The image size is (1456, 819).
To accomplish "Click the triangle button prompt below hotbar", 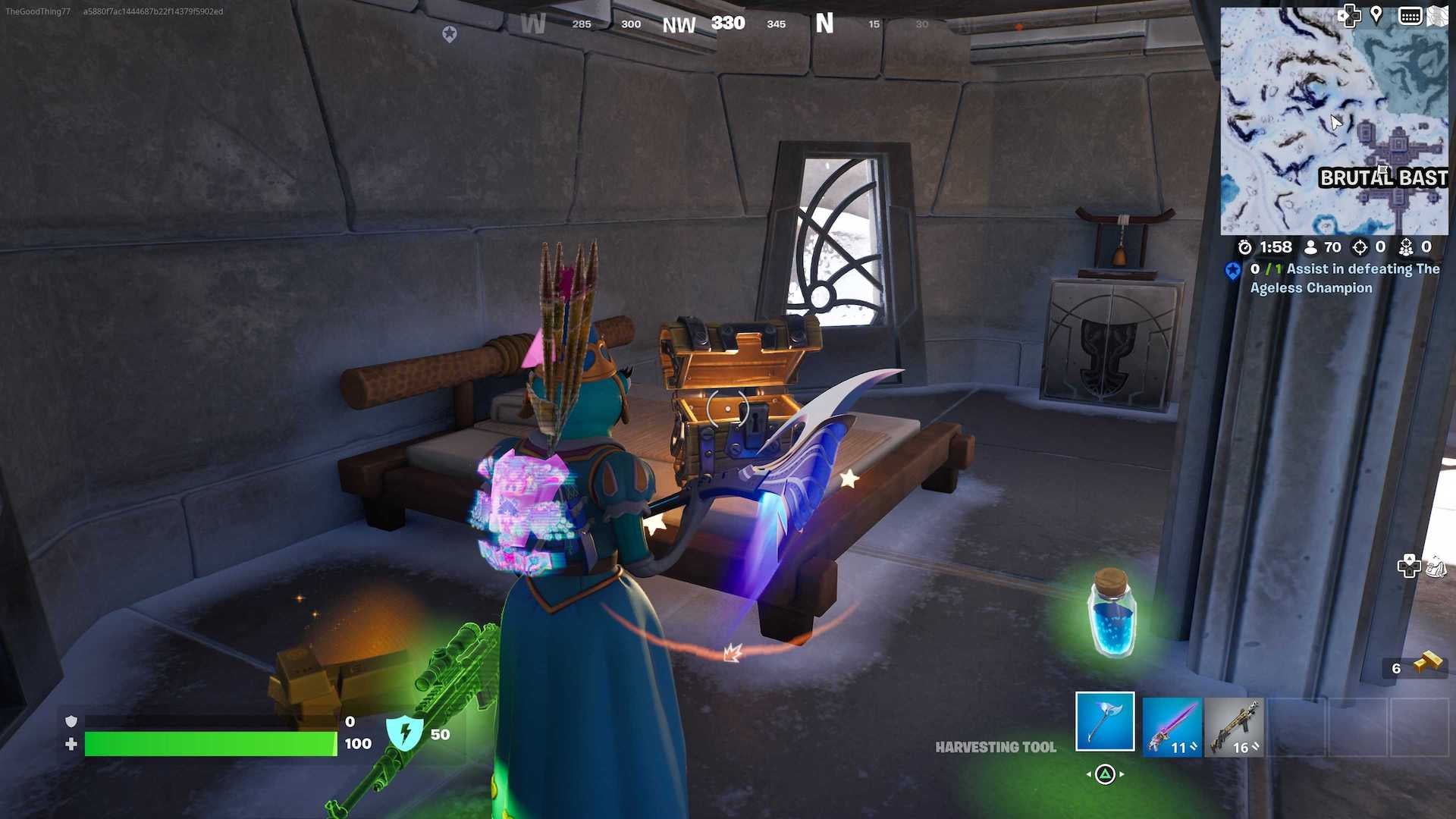I will click(x=1105, y=775).
